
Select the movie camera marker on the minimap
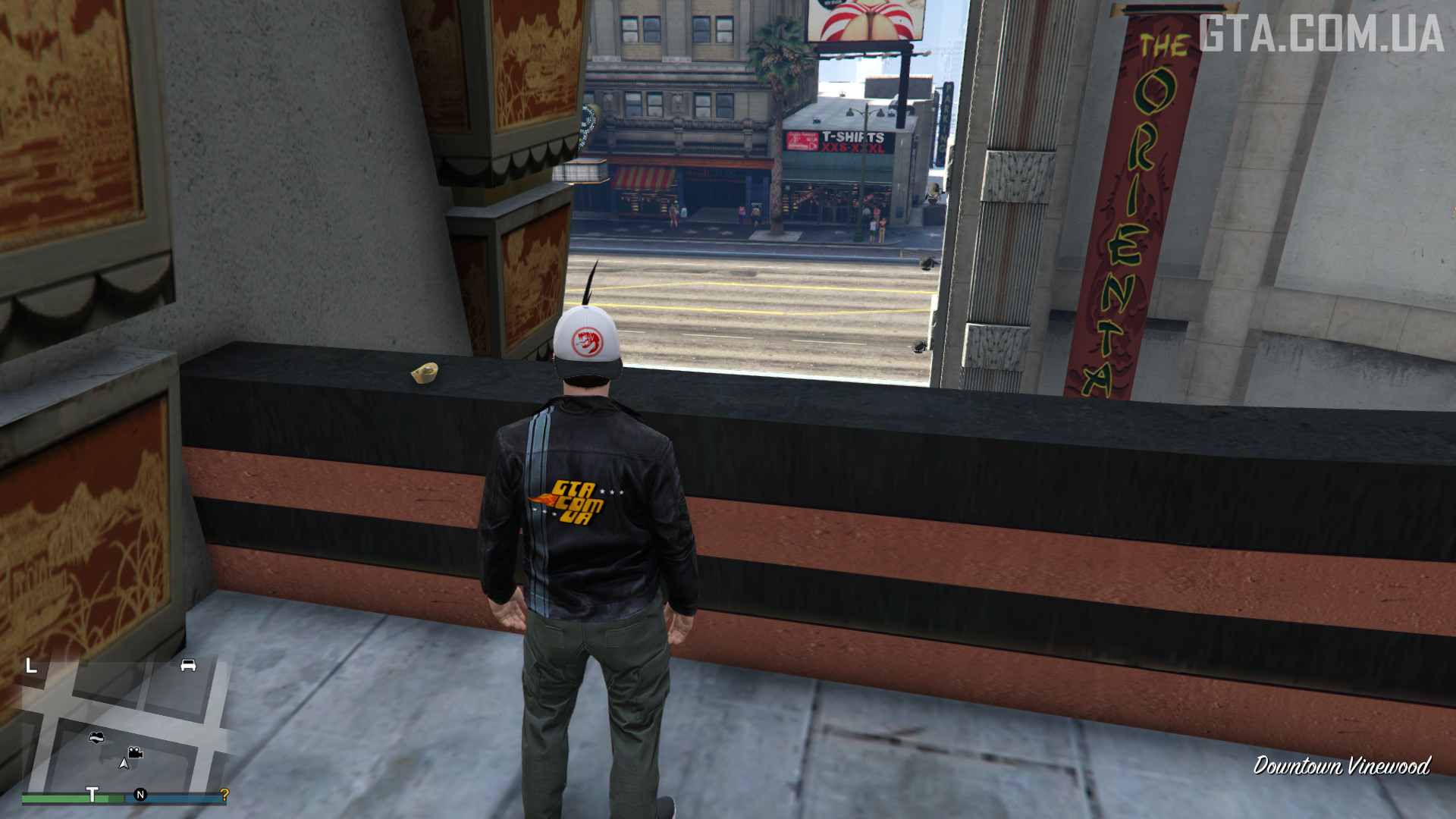point(135,752)
